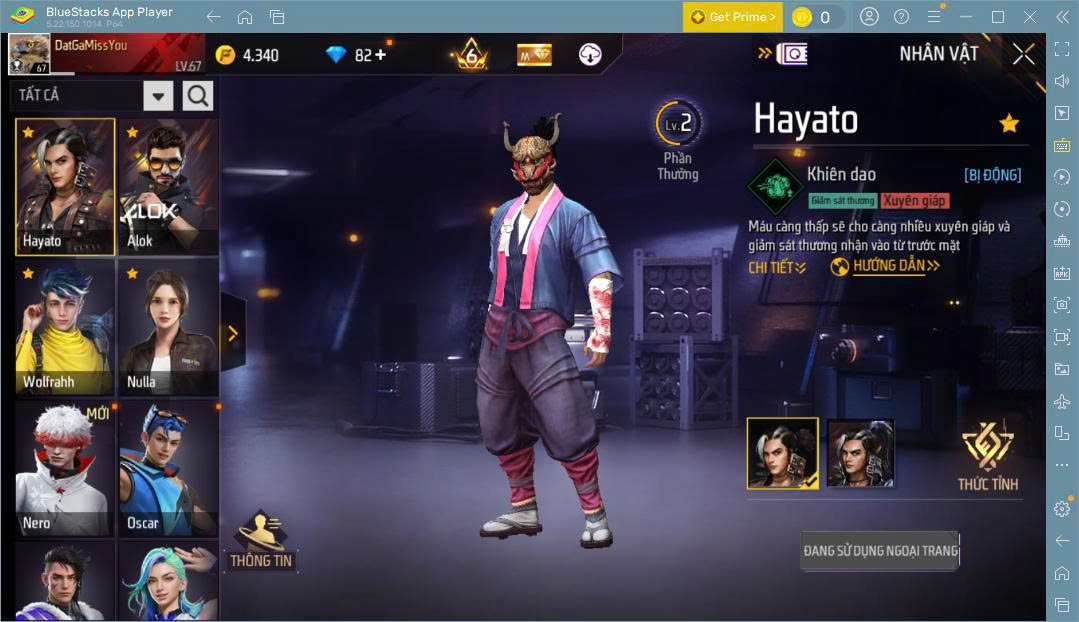Viewport: 1079px width, 622px height.
Task: Toggle the favorite star next to Hayato
Action: 1009,123
